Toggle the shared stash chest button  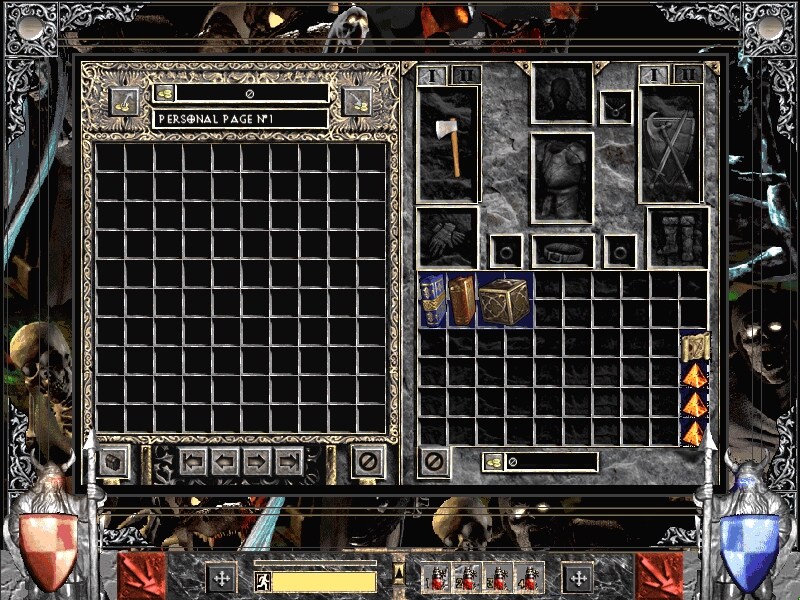click(111, 462)
